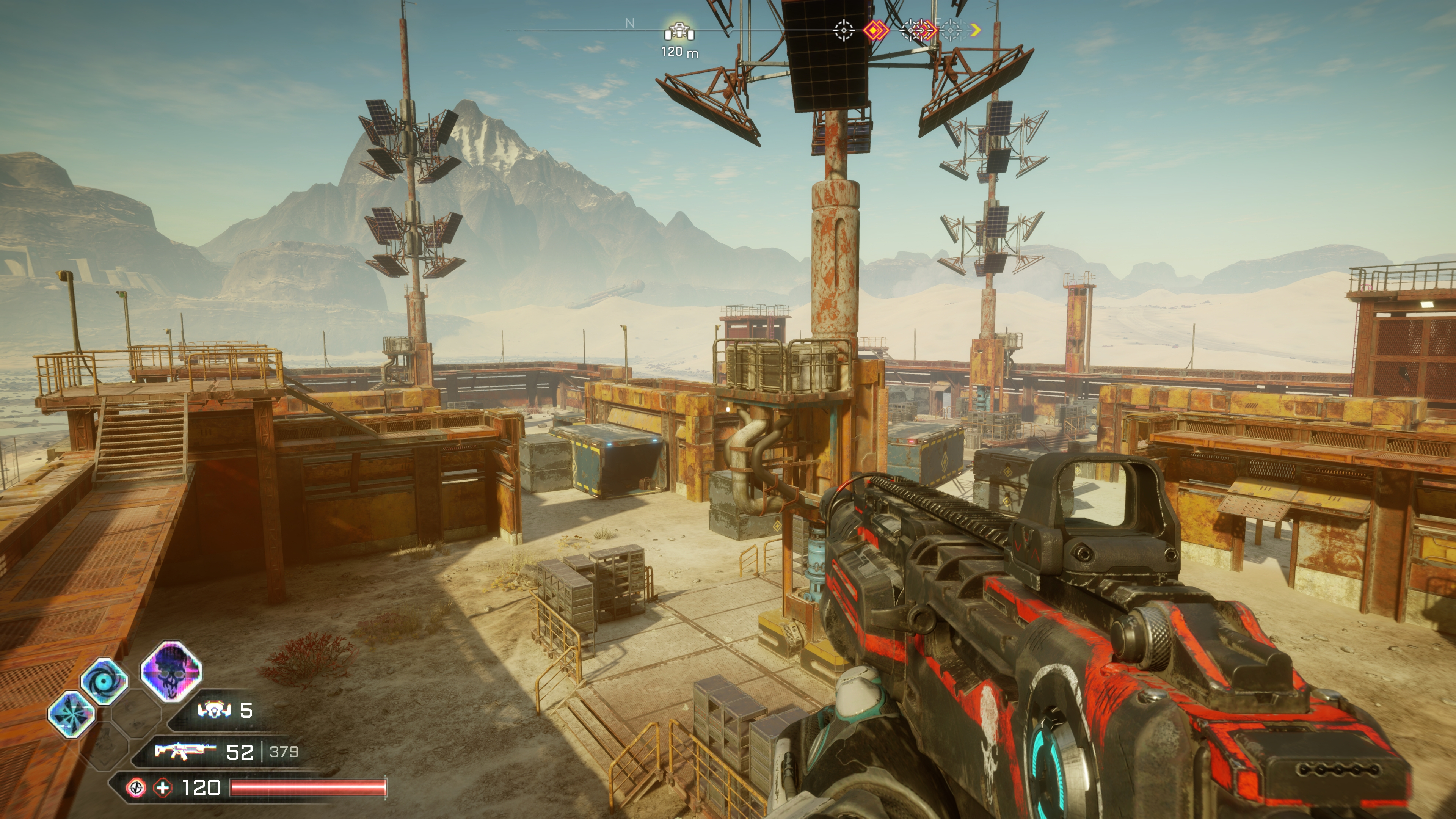1456x819 pixels.
Task: Select the red circular pulse icon
Action: (136, 788)
